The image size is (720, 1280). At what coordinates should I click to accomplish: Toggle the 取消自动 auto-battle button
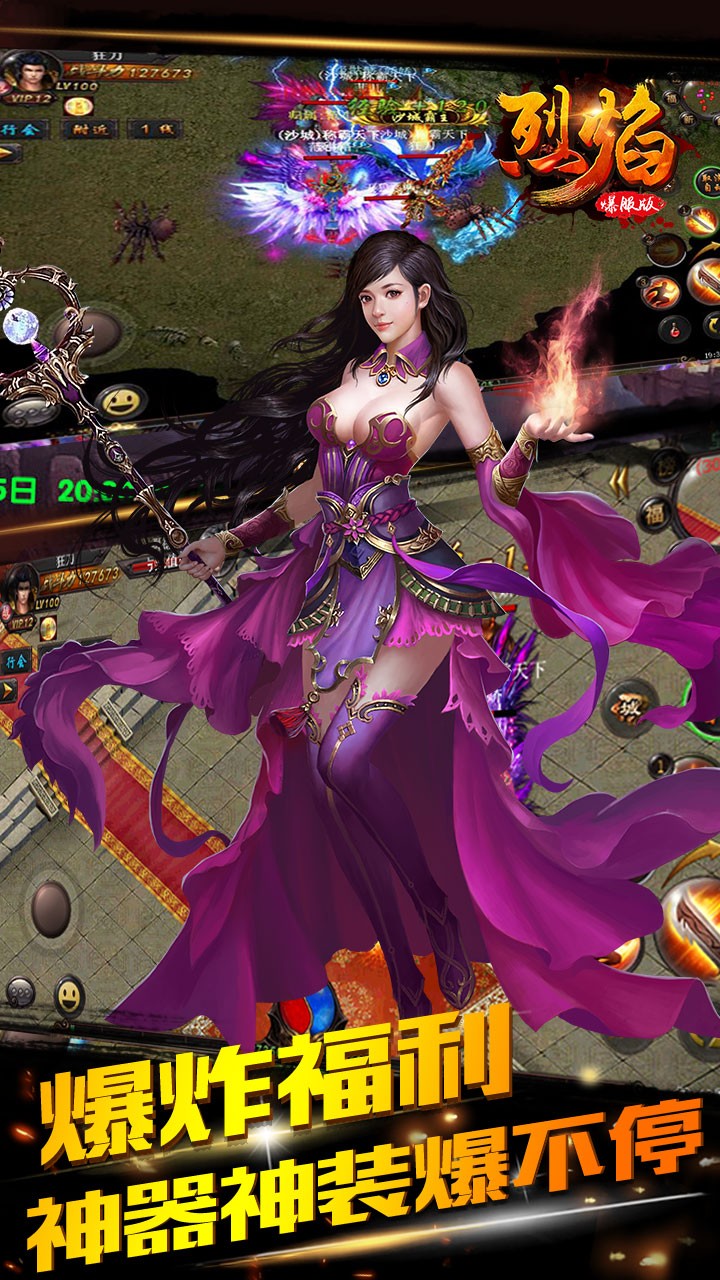click(706, 183)
